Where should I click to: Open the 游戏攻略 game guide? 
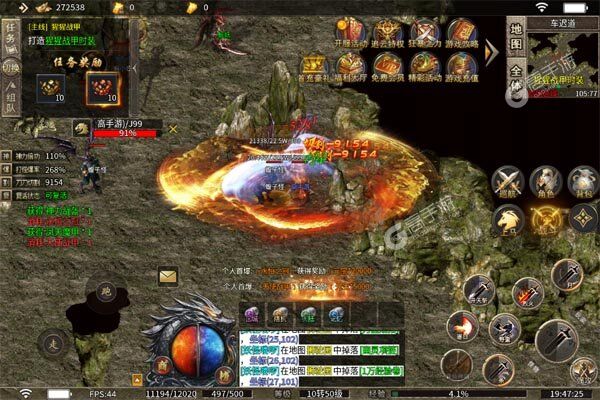coord(461,32)
